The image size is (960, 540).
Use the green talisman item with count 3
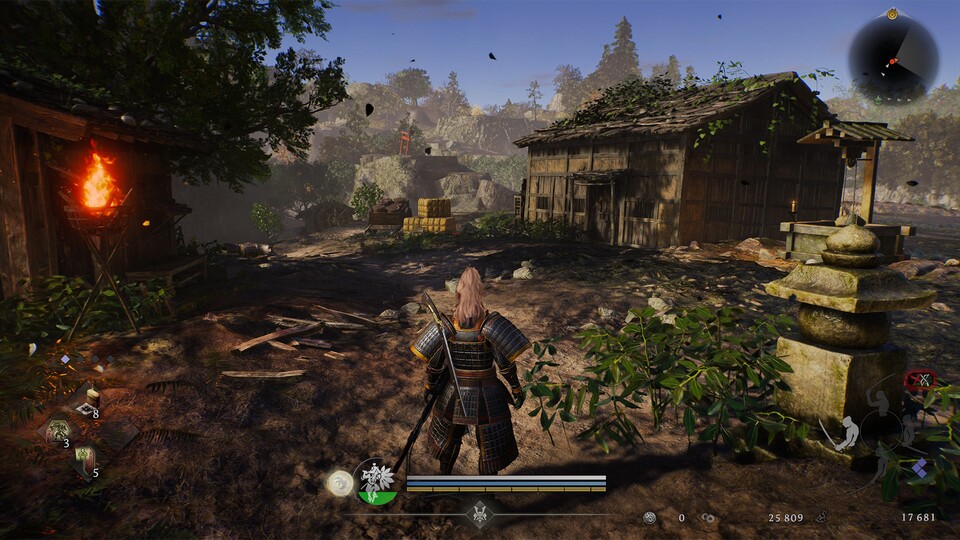56,431
